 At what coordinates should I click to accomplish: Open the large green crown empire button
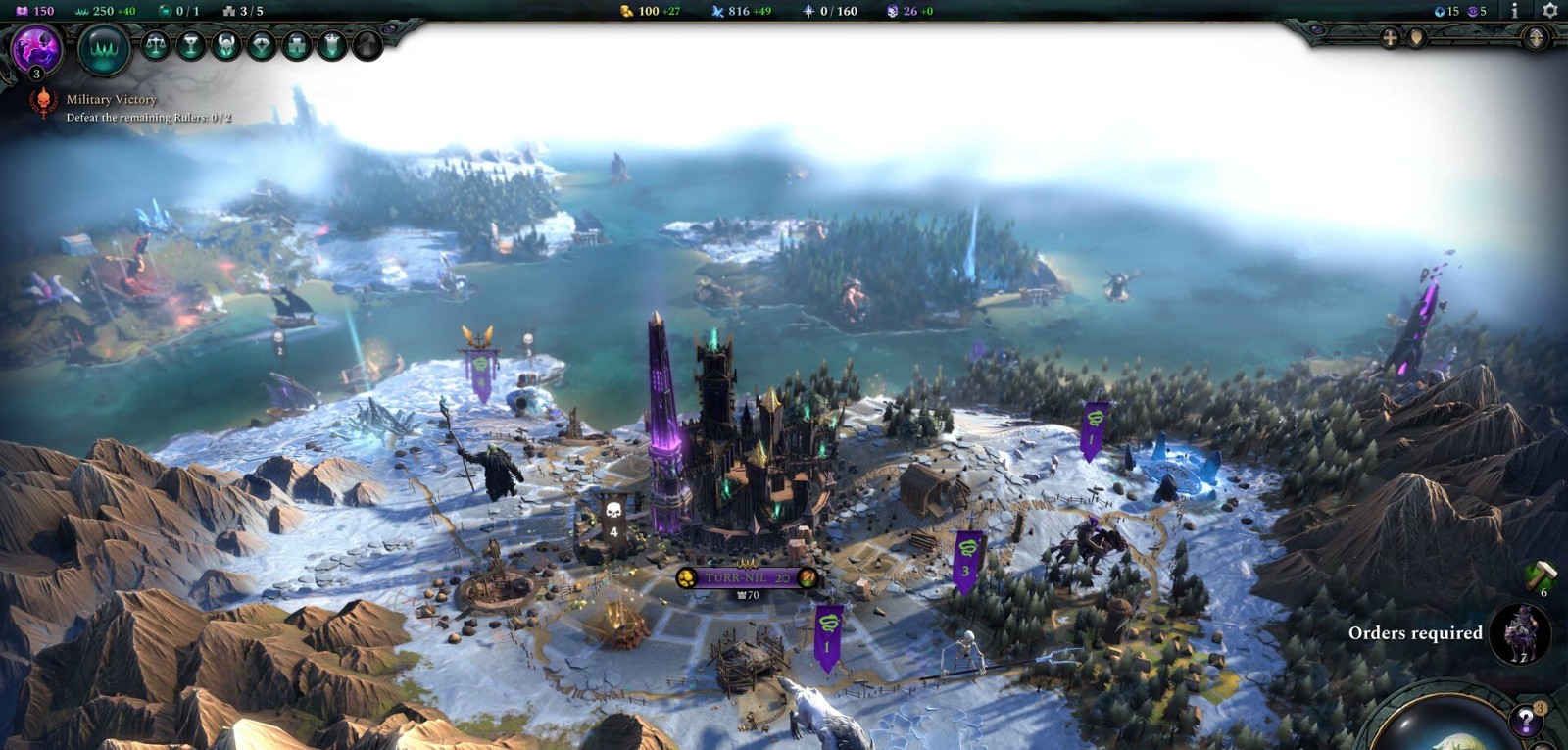(104, 49)
